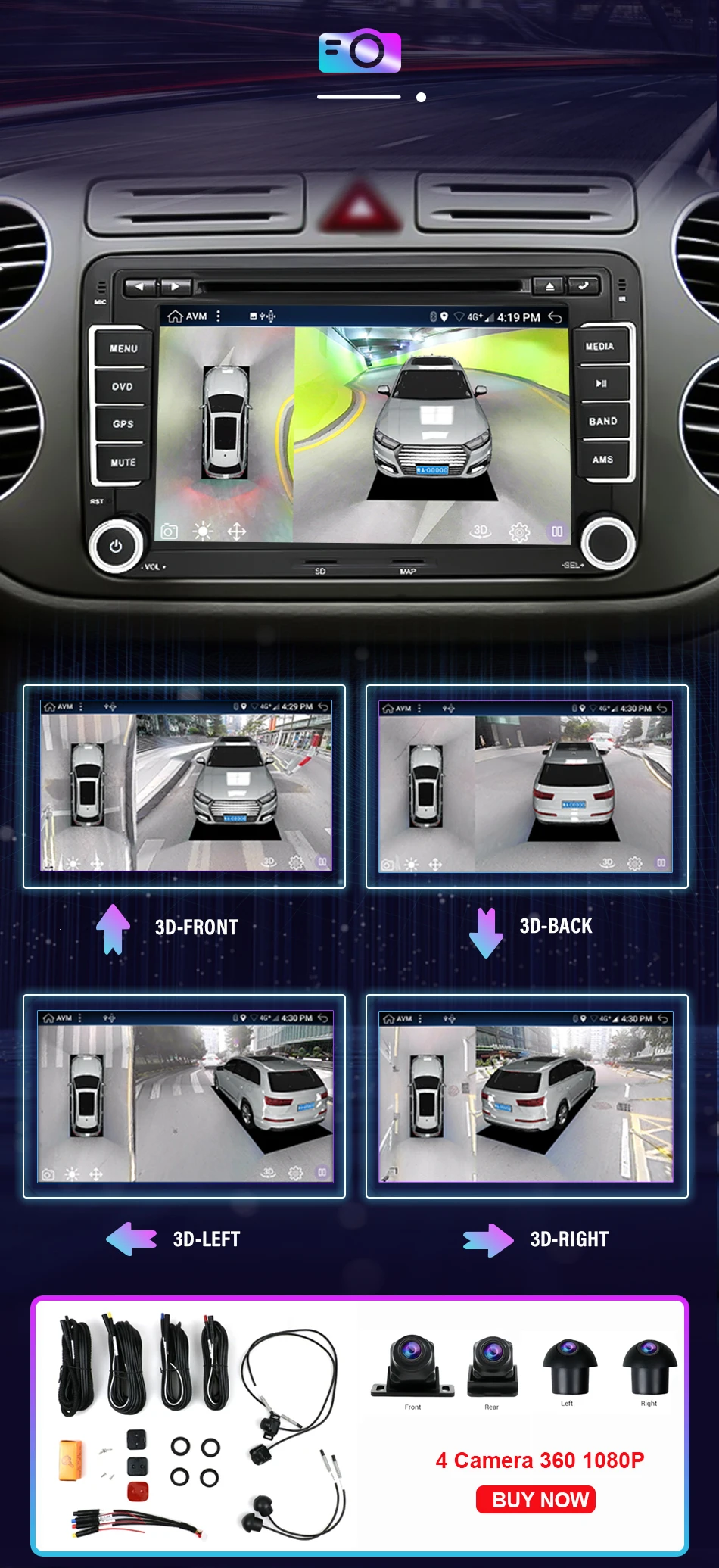The width and height of the screenshot is (719, 1568).
Task: Tap the back arrow beside 4:19 PM
Action: point(555,316)
